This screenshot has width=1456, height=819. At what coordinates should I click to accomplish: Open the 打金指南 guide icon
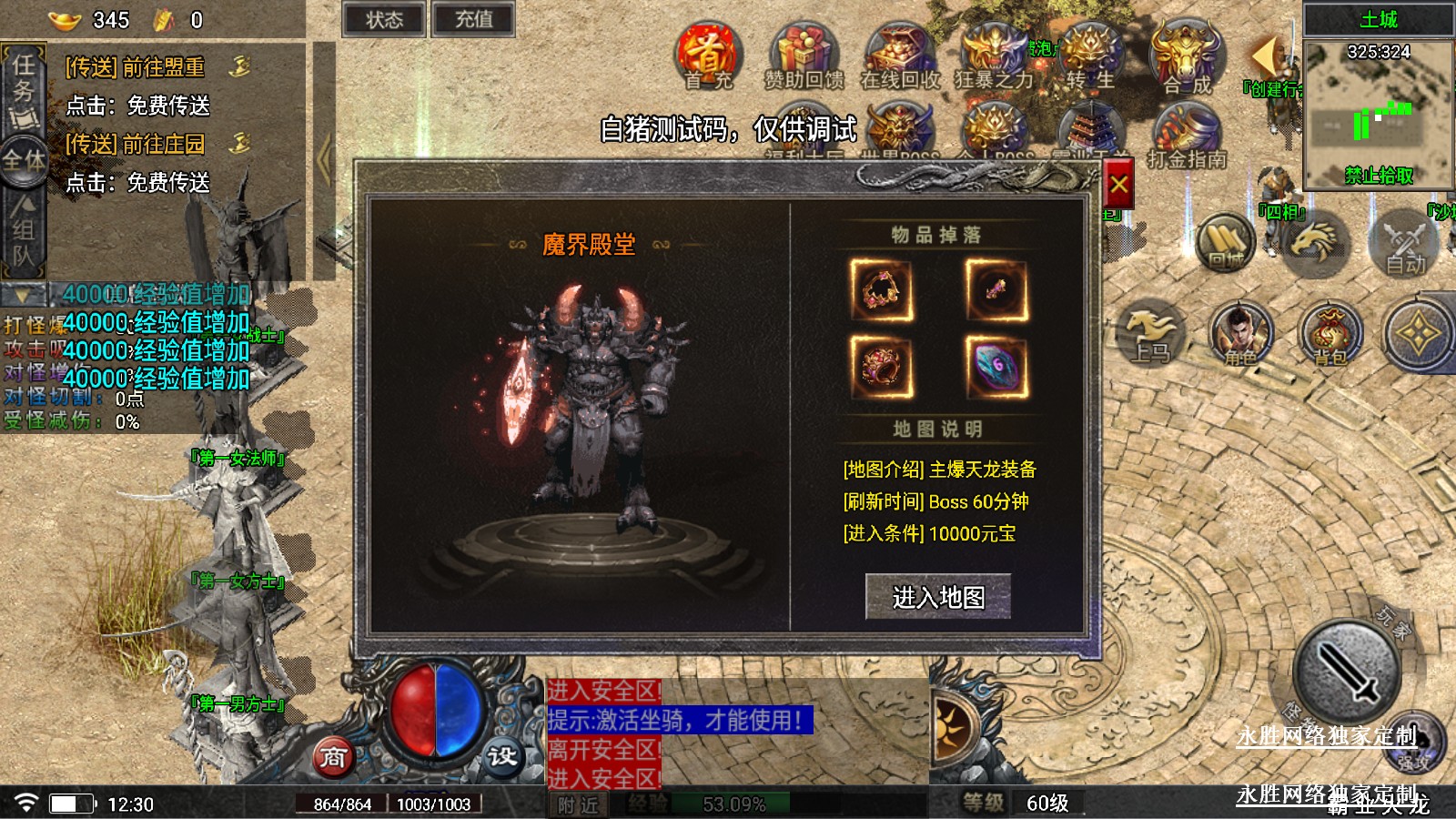pos(1187,135)
